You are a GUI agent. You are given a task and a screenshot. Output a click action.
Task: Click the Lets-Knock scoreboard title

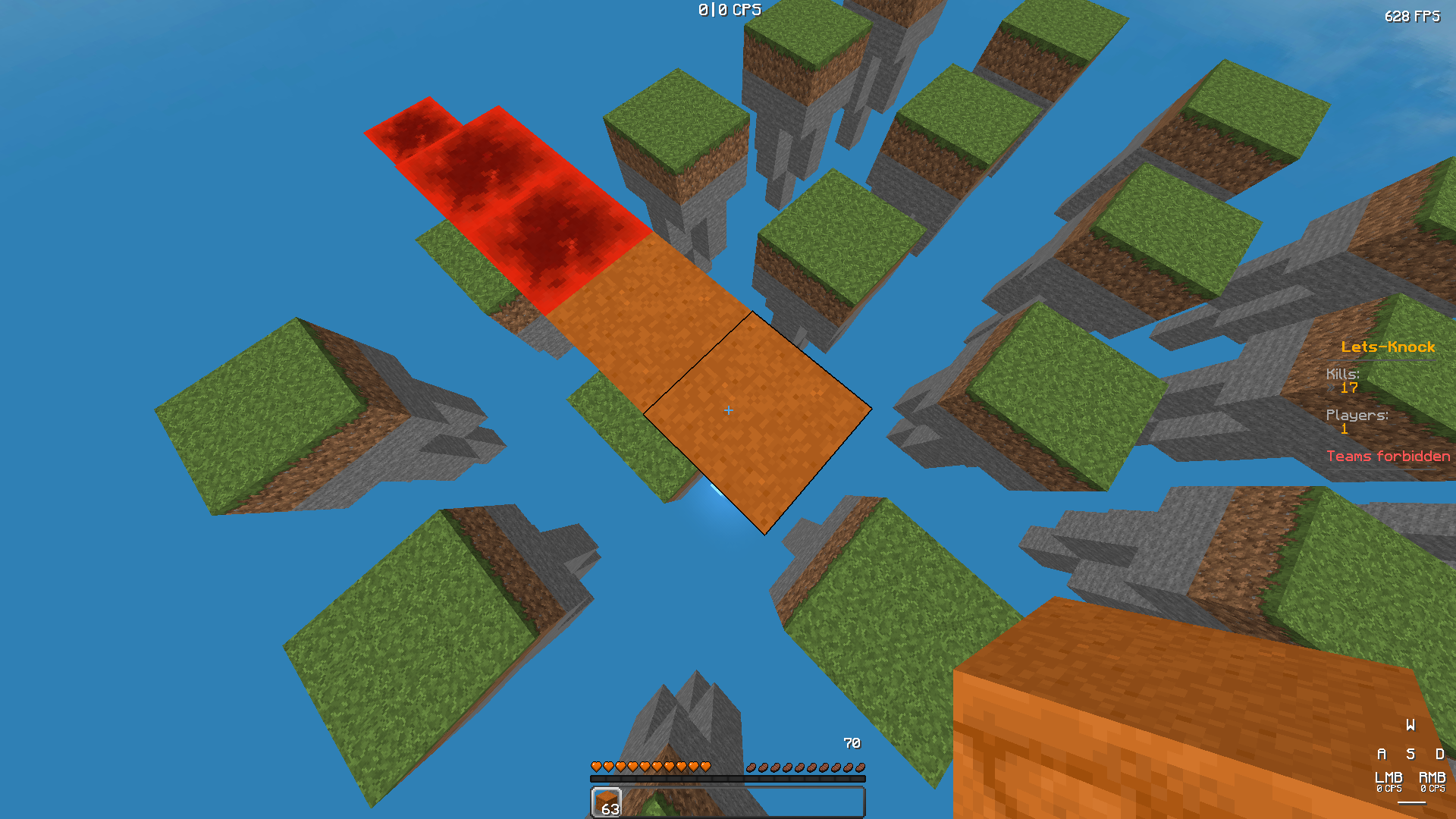click(x=1388, y=347)
